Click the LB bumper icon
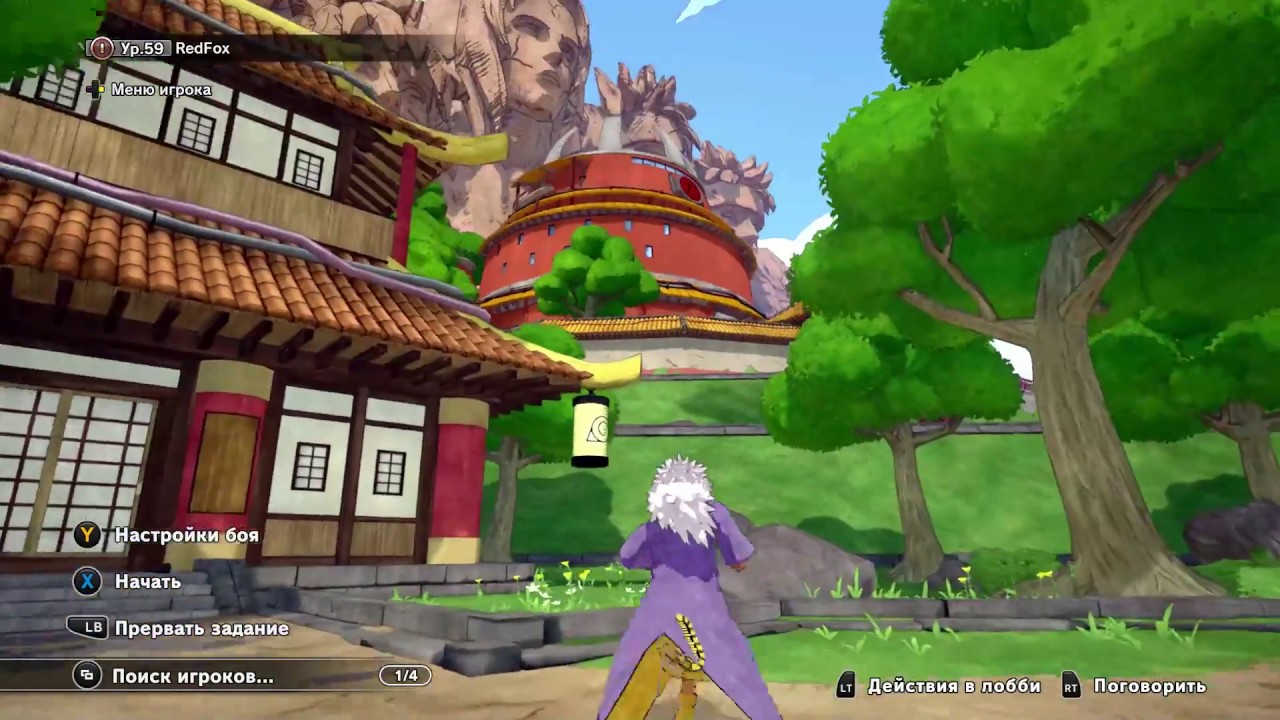The height and width of the screenshot is (720, 1280). pyautogui.click(x=86, y=628)
